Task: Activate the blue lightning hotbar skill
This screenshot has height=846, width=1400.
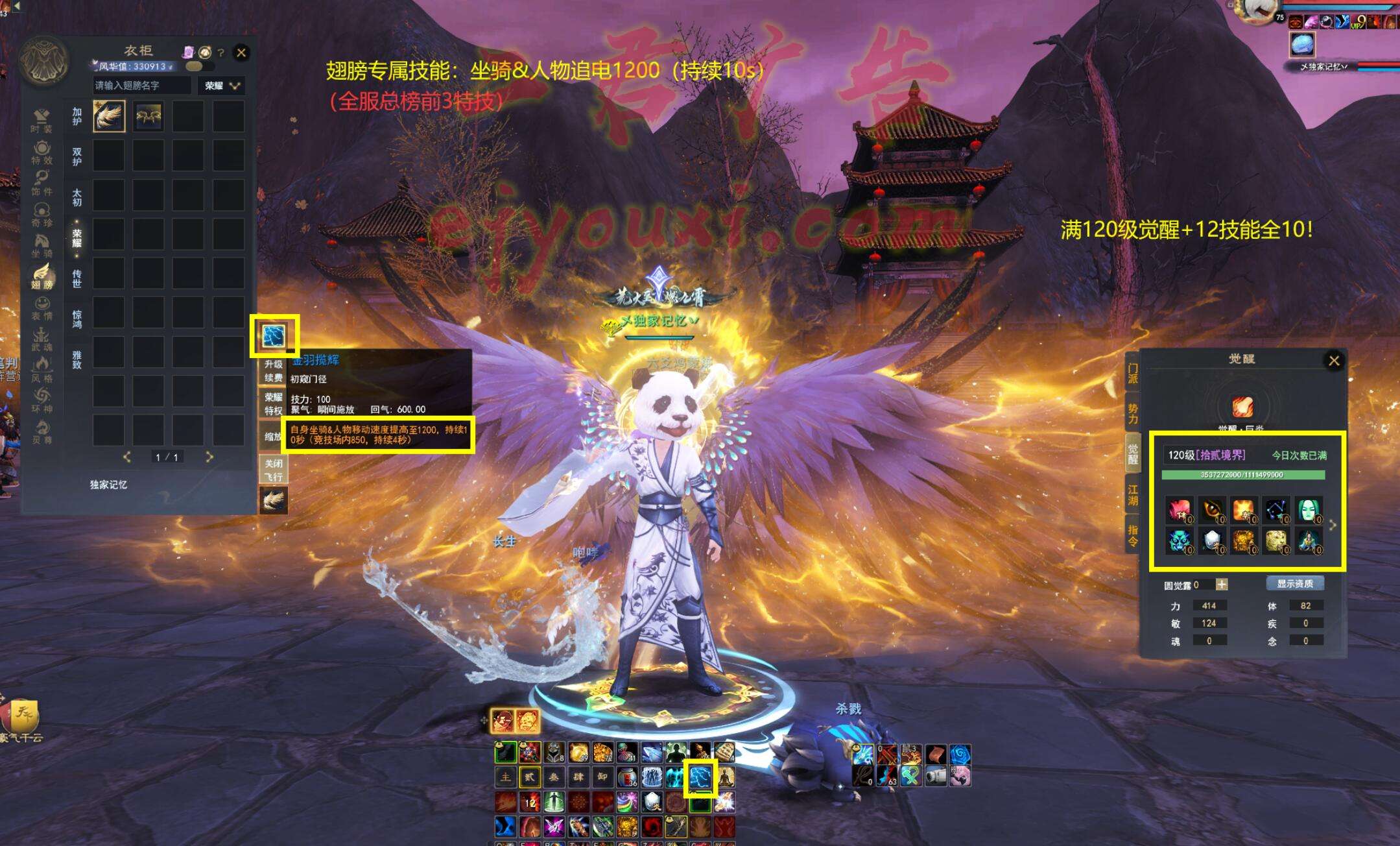Action: [700, 777]
